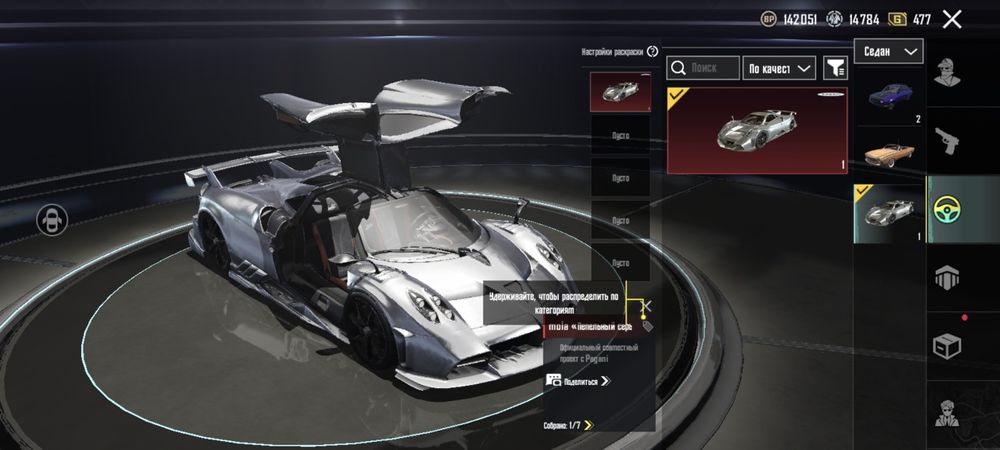Open the parachute tab in the sidebar
This screenshot has height=450, width=1000.
pos(949,277)
